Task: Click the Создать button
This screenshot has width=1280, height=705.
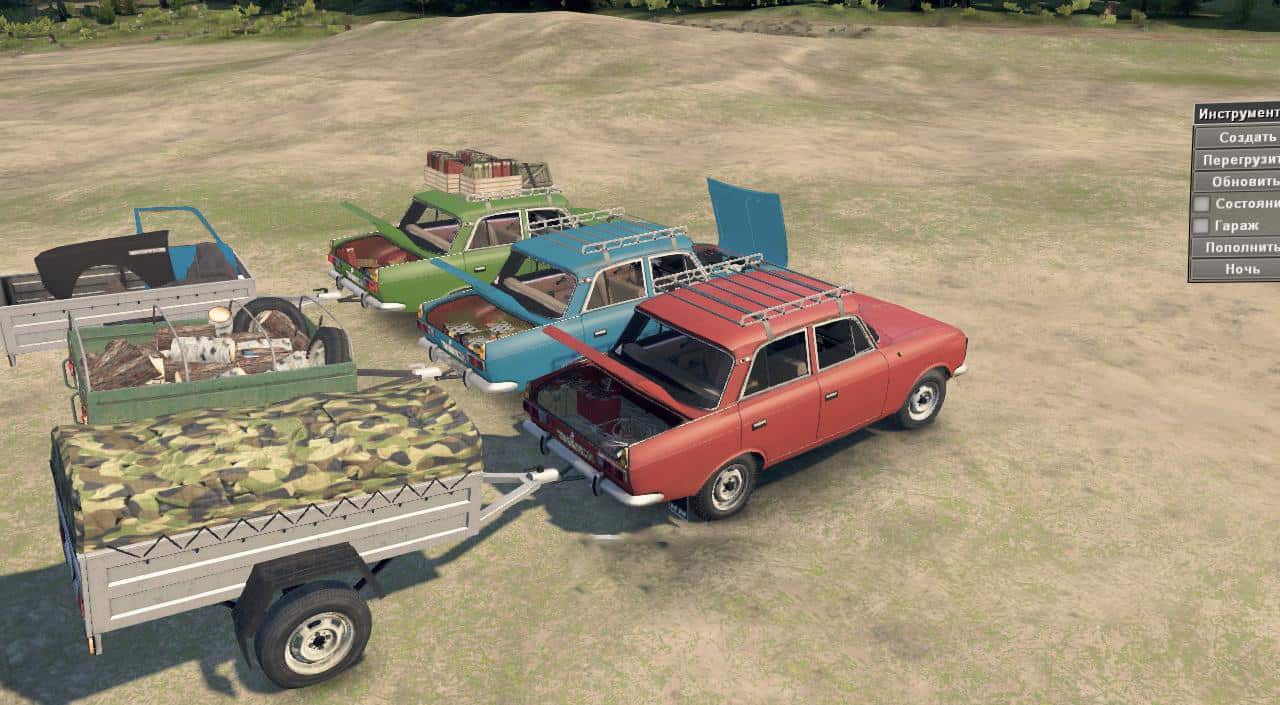Action: pos(1240,137)
